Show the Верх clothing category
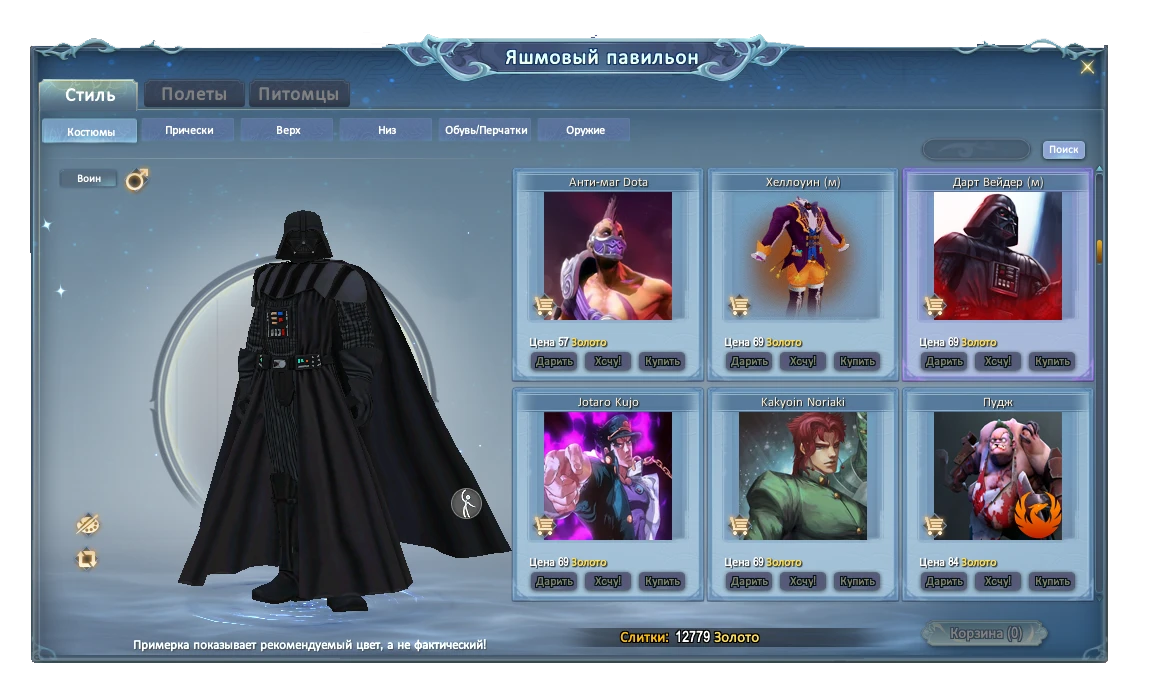This screenshot has height=685, width=1149. [288, 130]
